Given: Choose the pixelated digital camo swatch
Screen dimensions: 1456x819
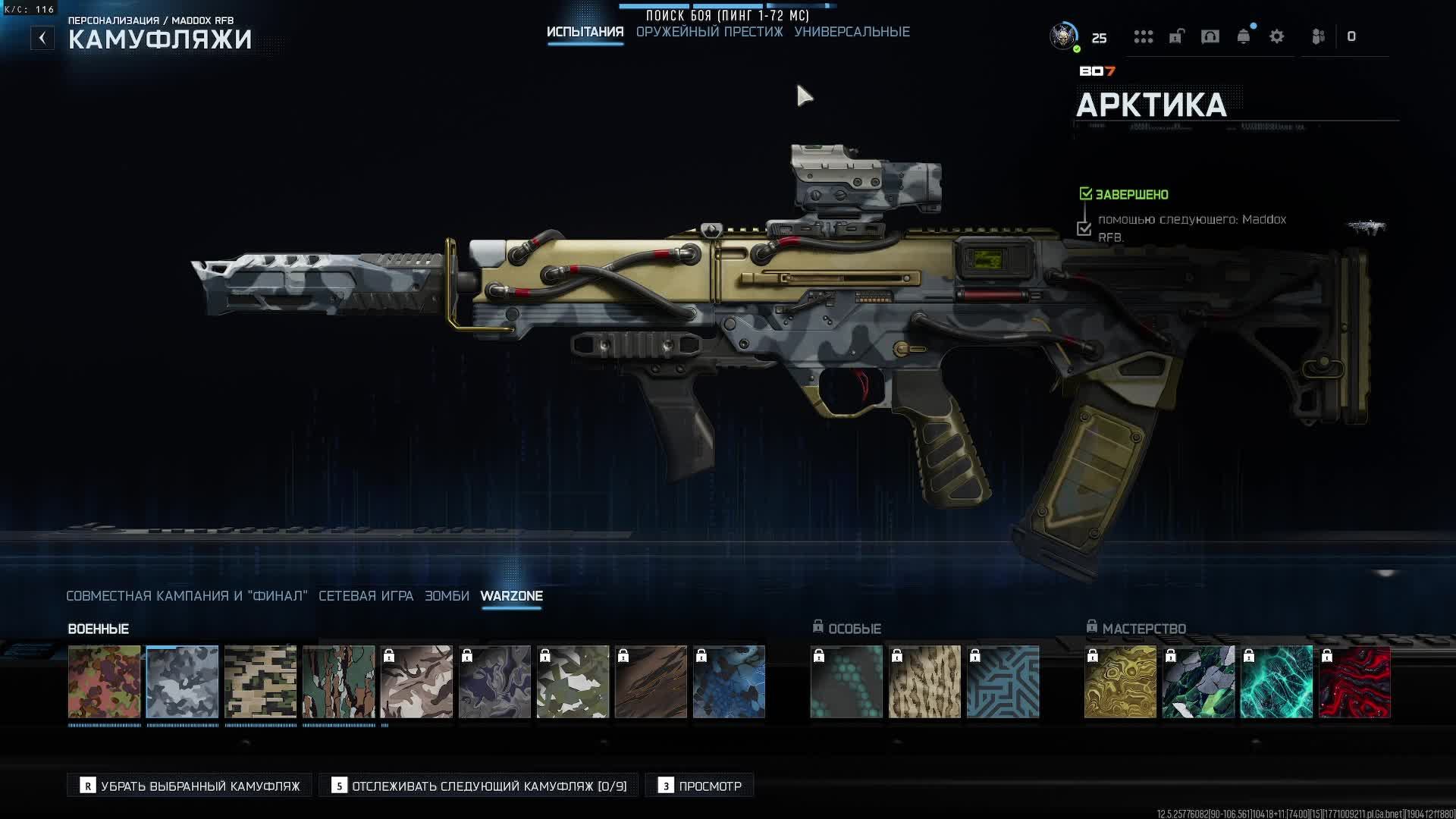Looking at the screenshot, I should point(260,682).
